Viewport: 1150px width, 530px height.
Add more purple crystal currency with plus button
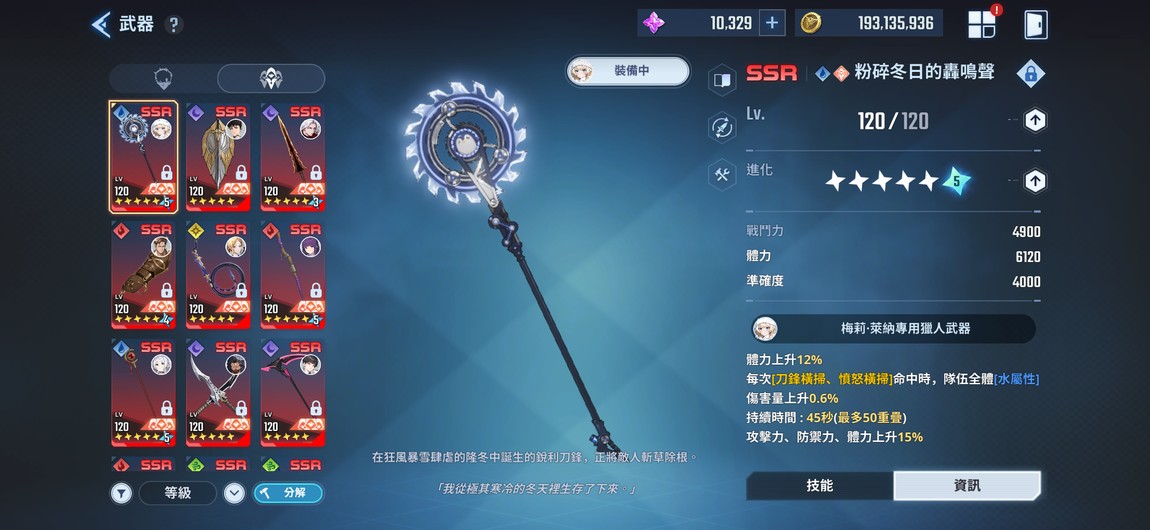coord(771,23)
